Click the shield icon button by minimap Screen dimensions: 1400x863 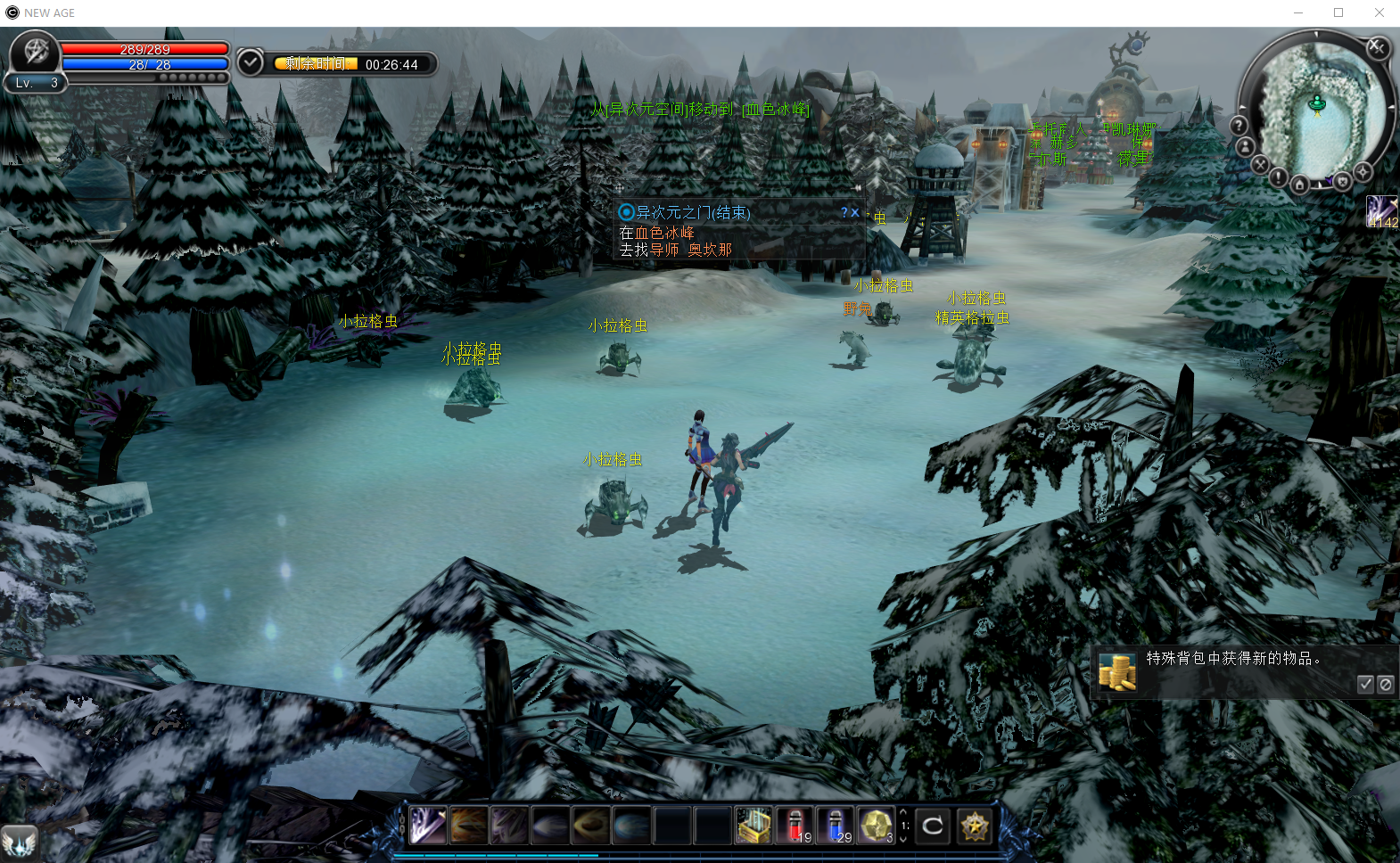(1342, 182)
